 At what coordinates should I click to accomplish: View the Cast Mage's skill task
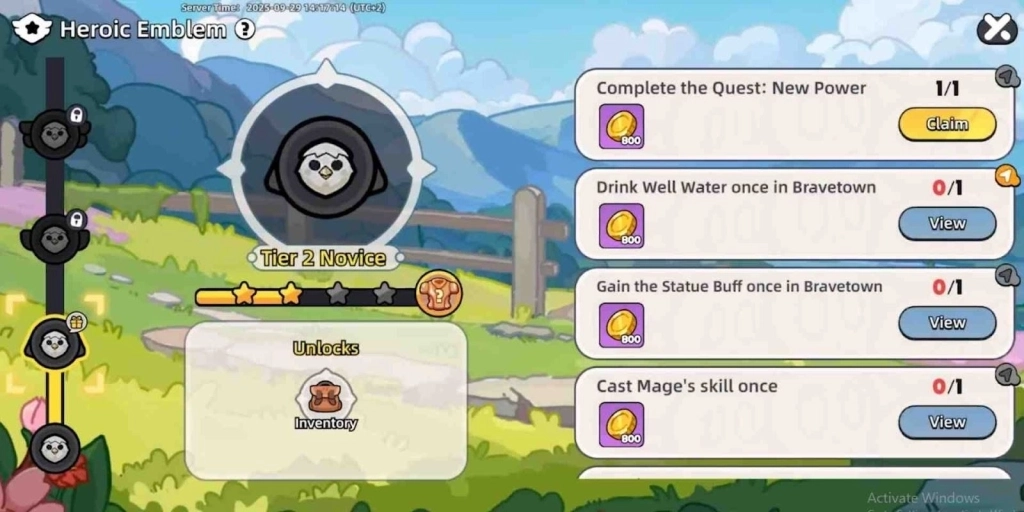pyautogui.click(x=946, y=422)
